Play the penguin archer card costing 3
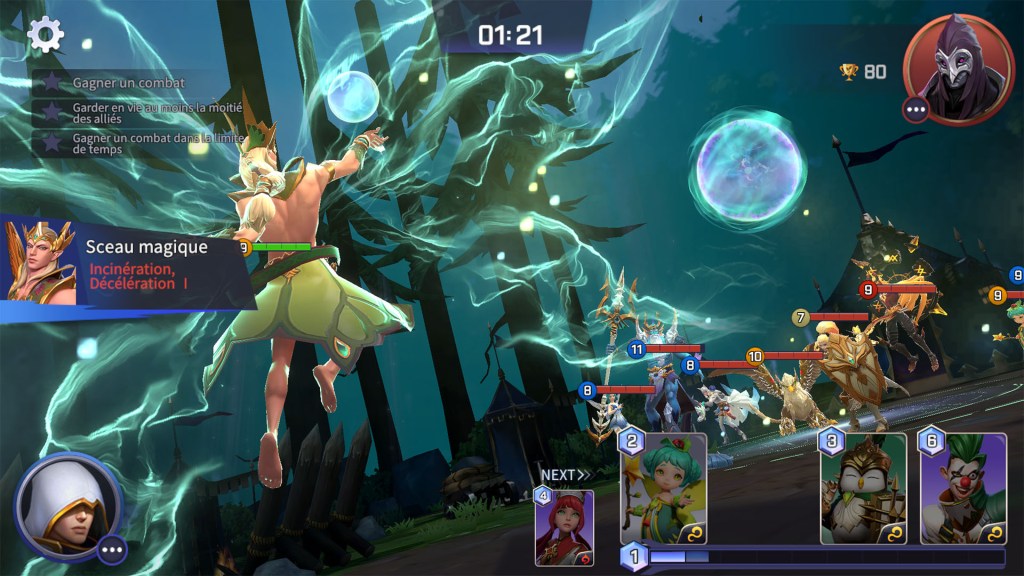 863,489
